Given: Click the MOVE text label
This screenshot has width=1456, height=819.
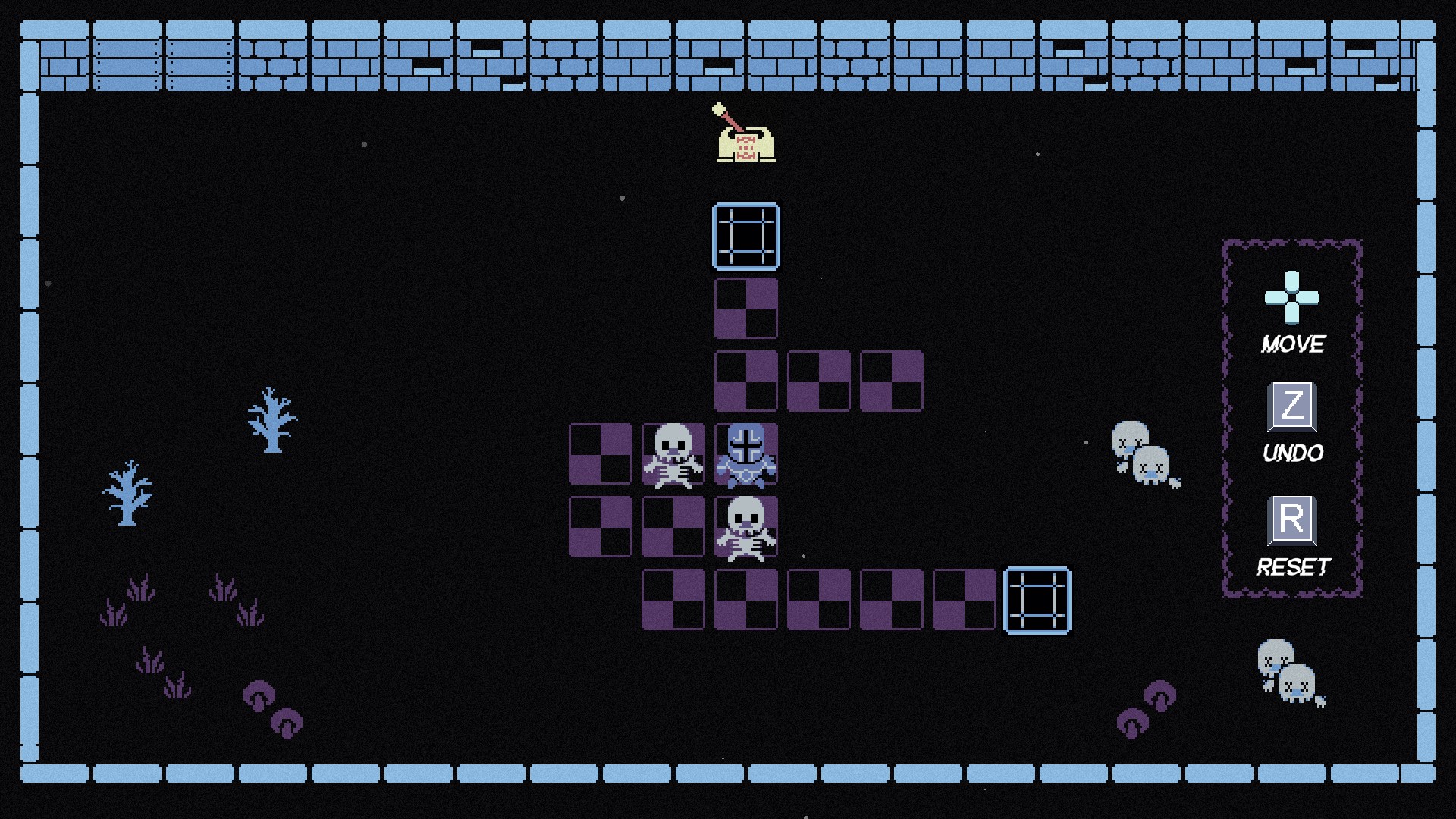Looking at the screenshot, I should point(1293,343).
